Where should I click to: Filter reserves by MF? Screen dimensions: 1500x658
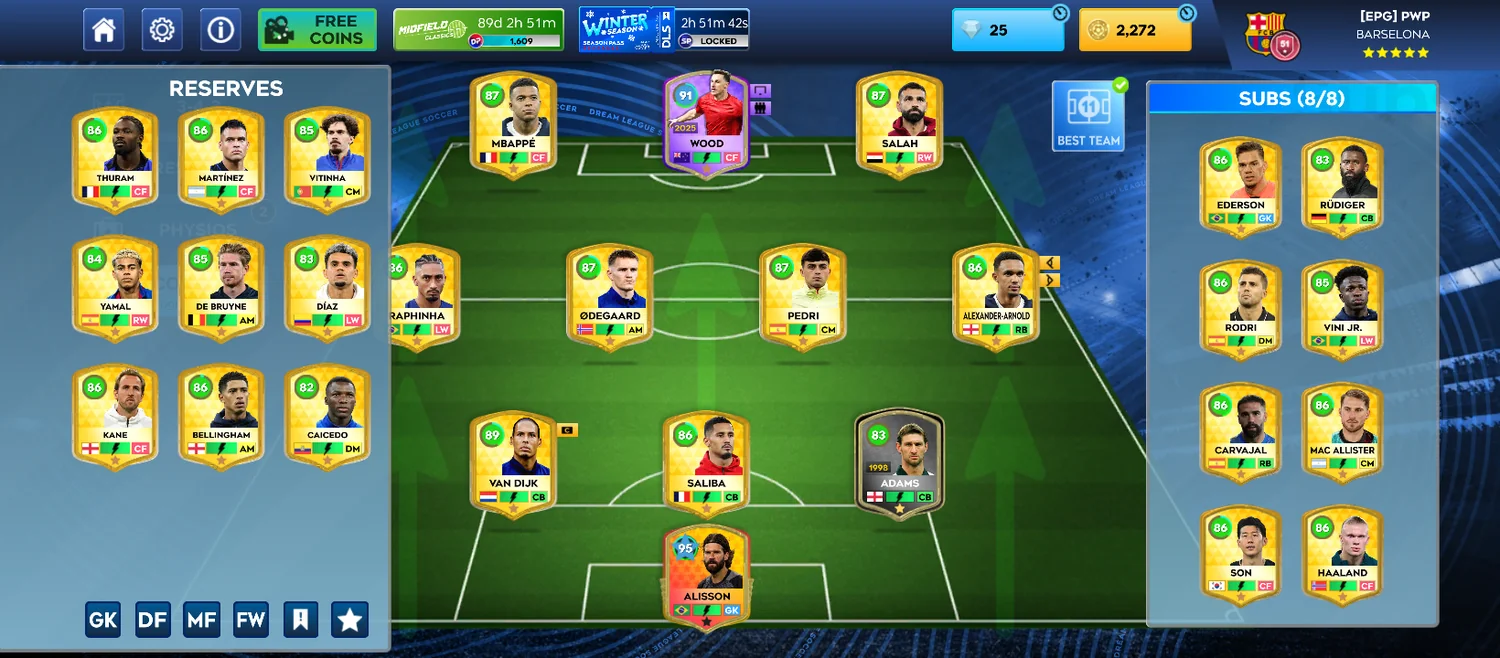click(x=202, y=620)
